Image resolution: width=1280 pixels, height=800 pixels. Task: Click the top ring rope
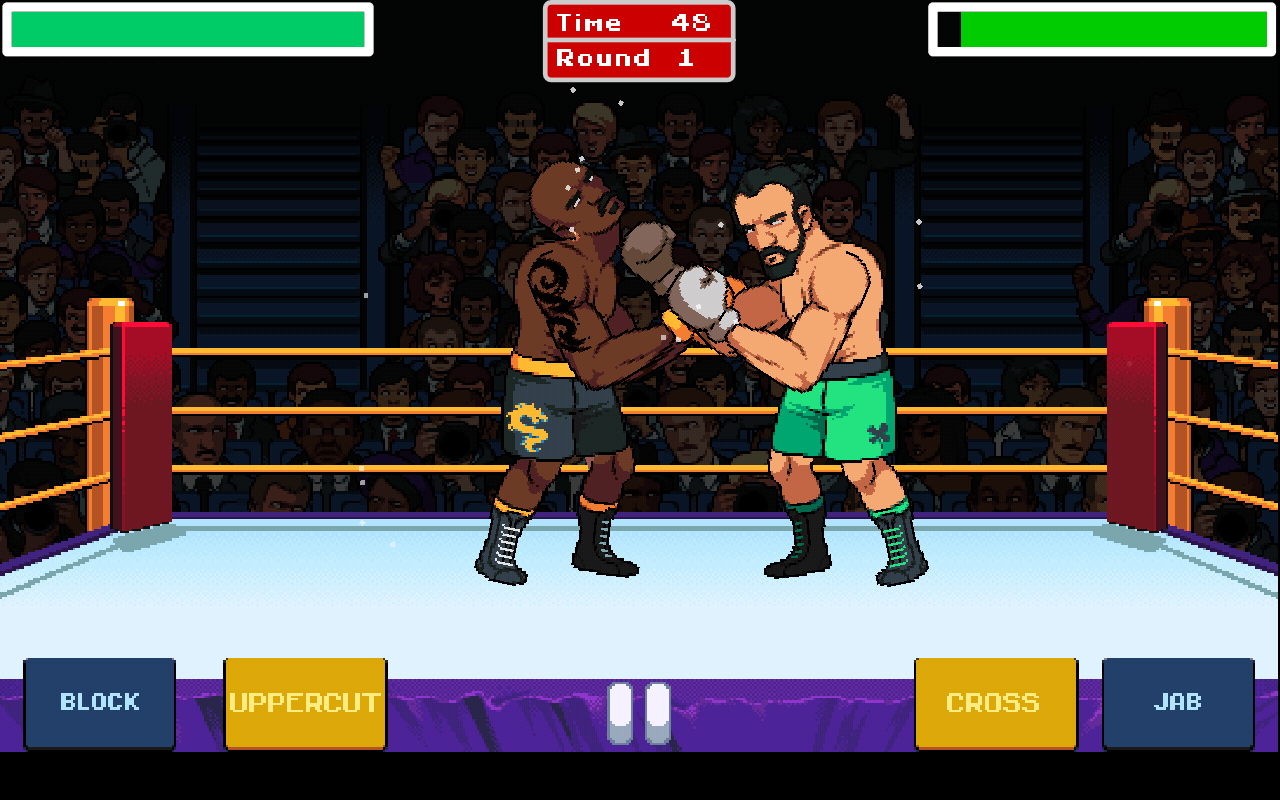(300, 349)
